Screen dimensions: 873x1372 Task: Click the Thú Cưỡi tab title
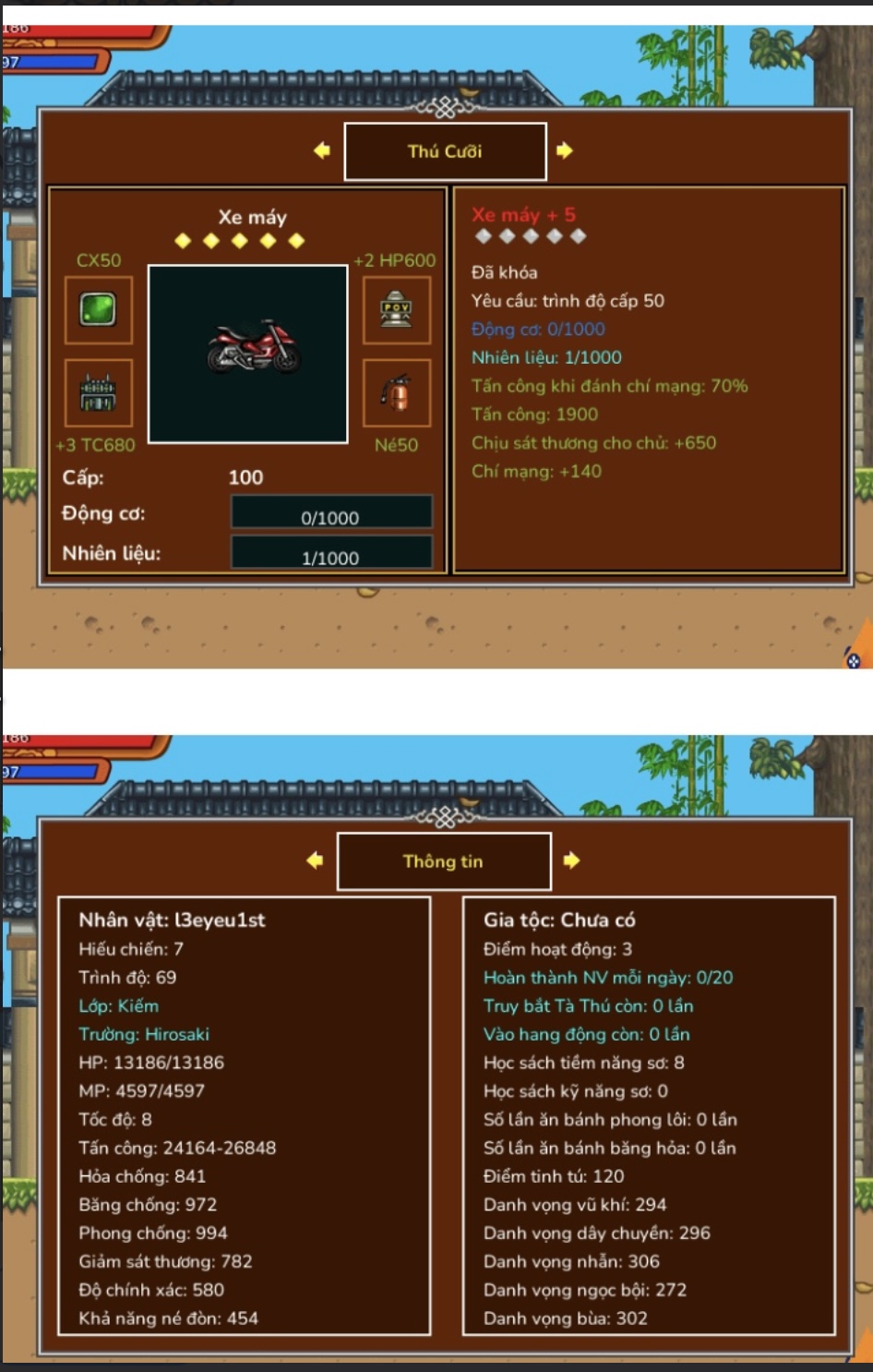point(445,151)
